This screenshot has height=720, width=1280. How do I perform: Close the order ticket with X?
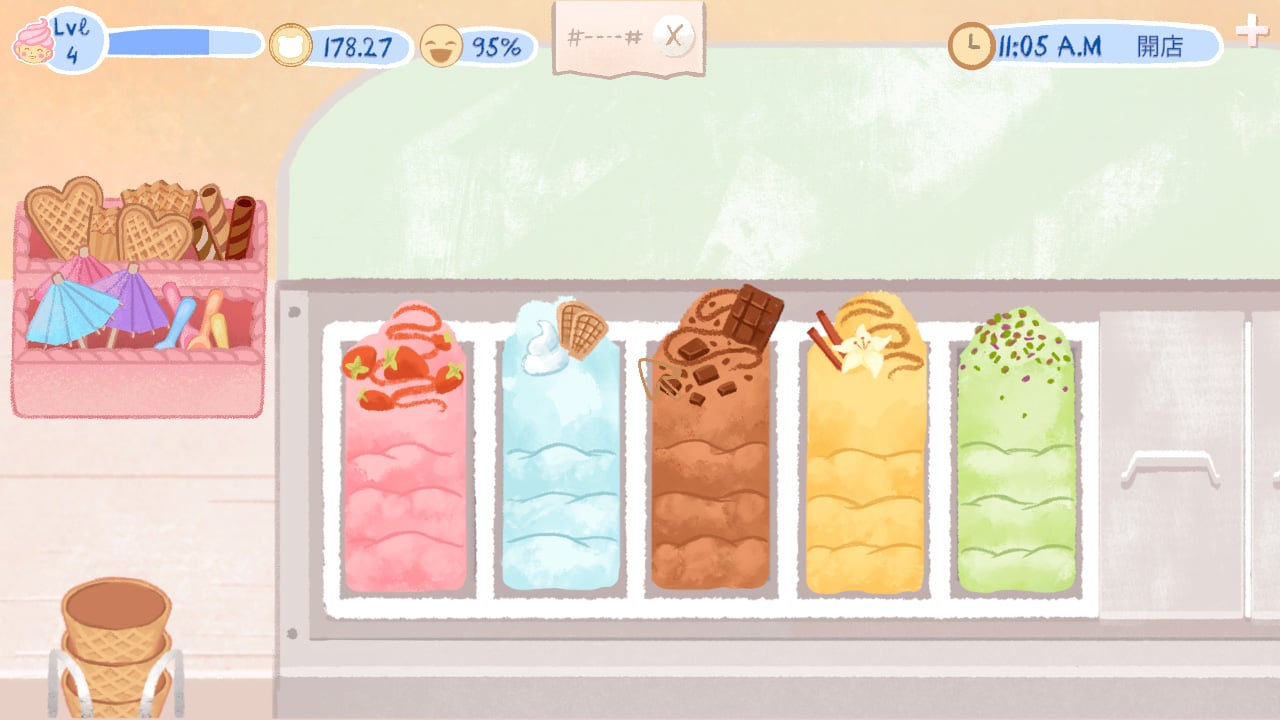[x=674, y=38]
